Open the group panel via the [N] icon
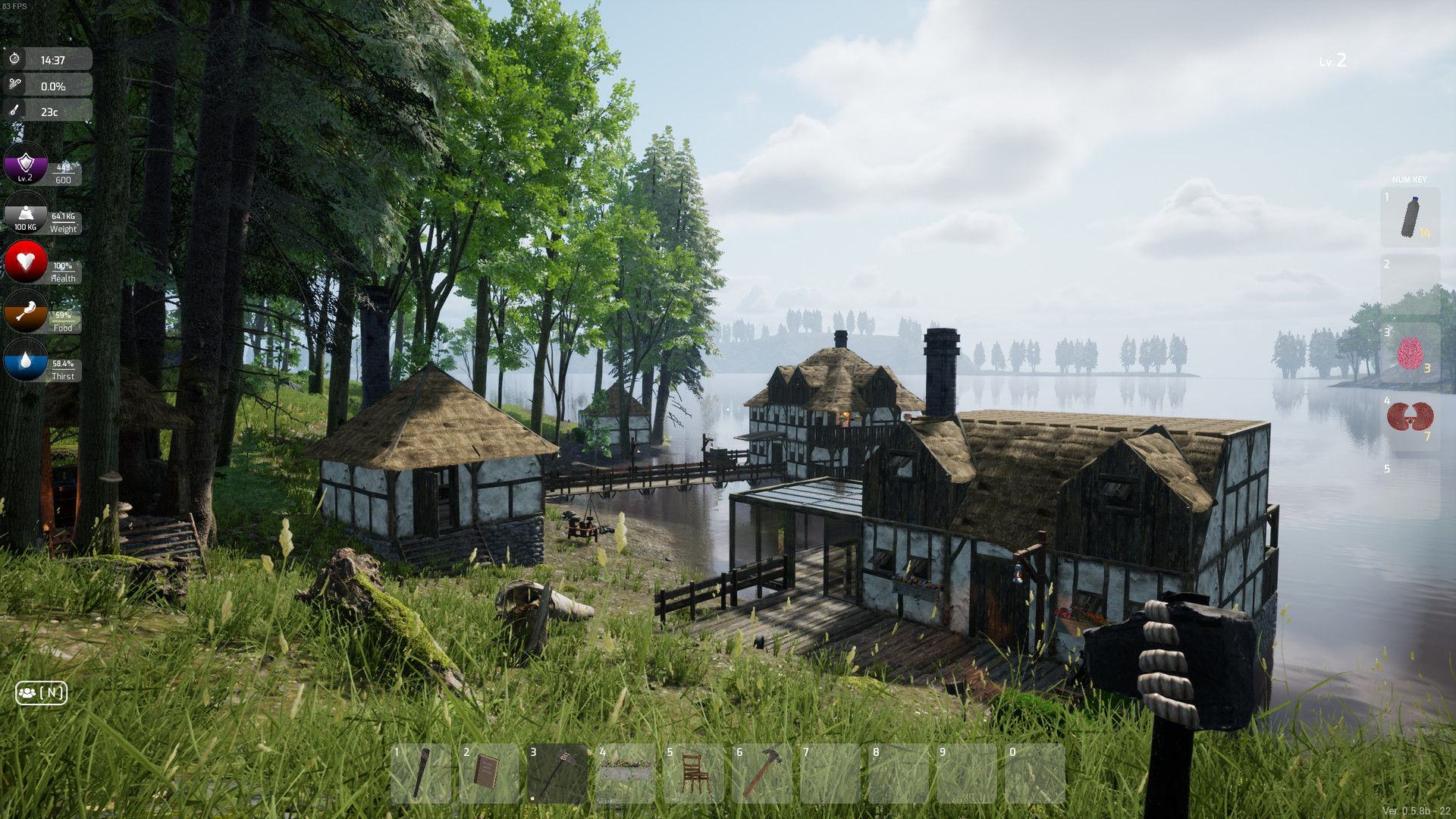 [x=41, y=693]
